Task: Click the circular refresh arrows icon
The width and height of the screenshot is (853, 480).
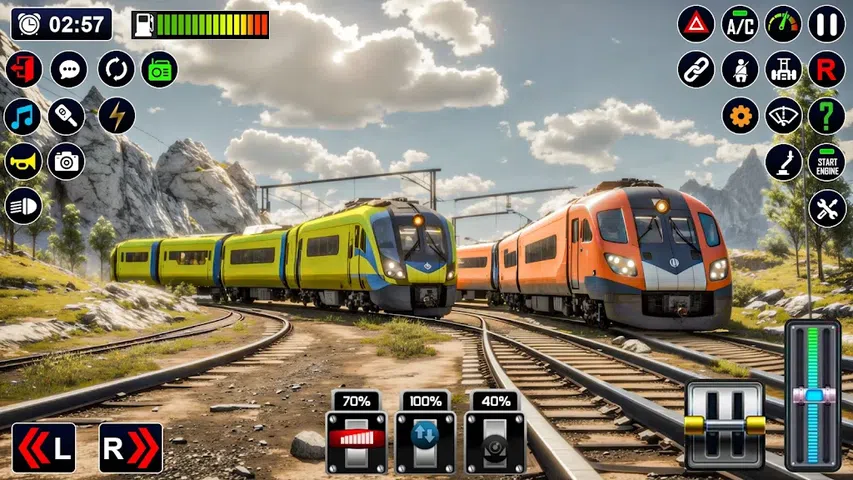Action: click(116, 69)
